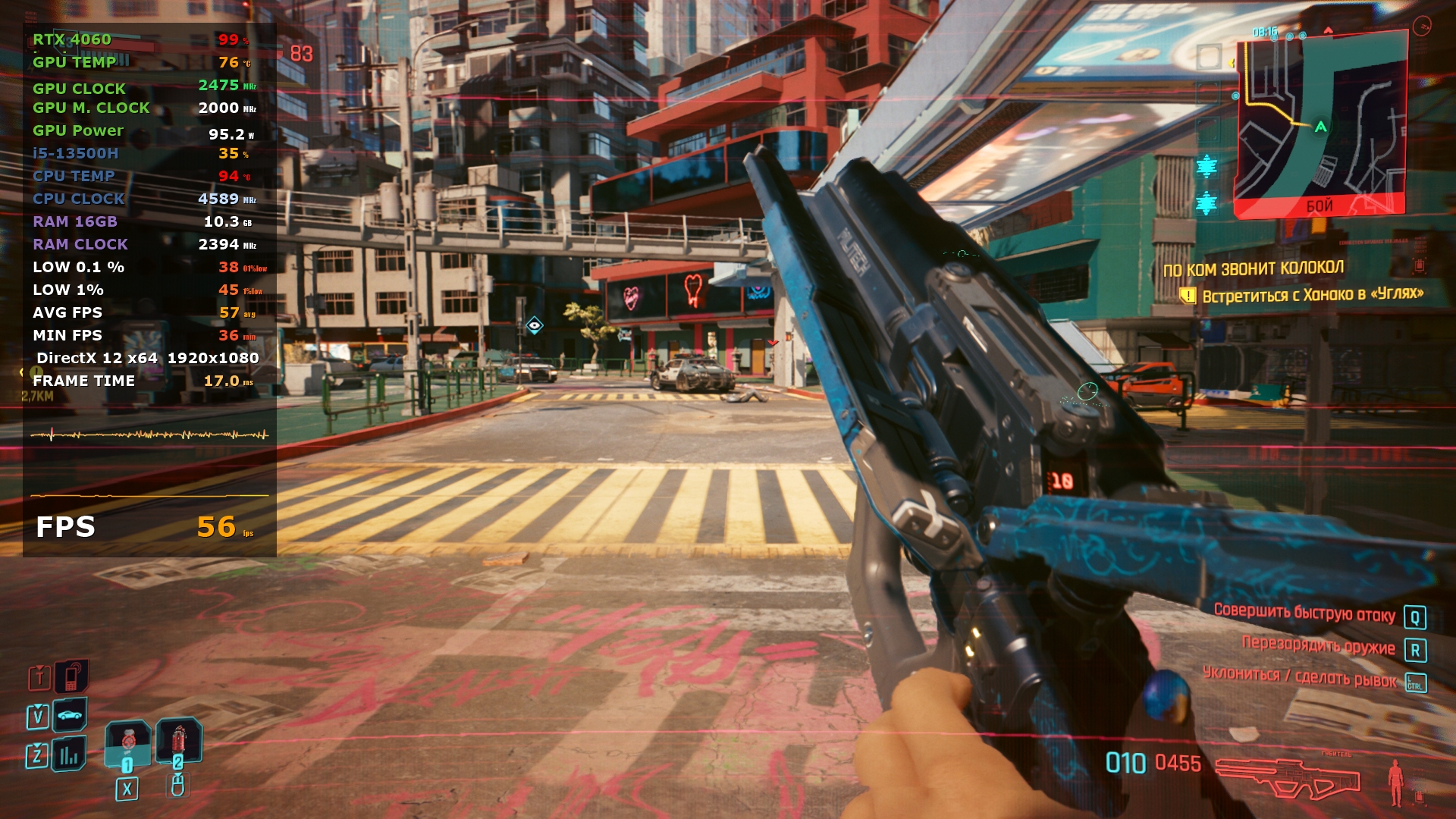1456x819 pixels.
Task: Open the phone icon
Action: click(71, 676)
